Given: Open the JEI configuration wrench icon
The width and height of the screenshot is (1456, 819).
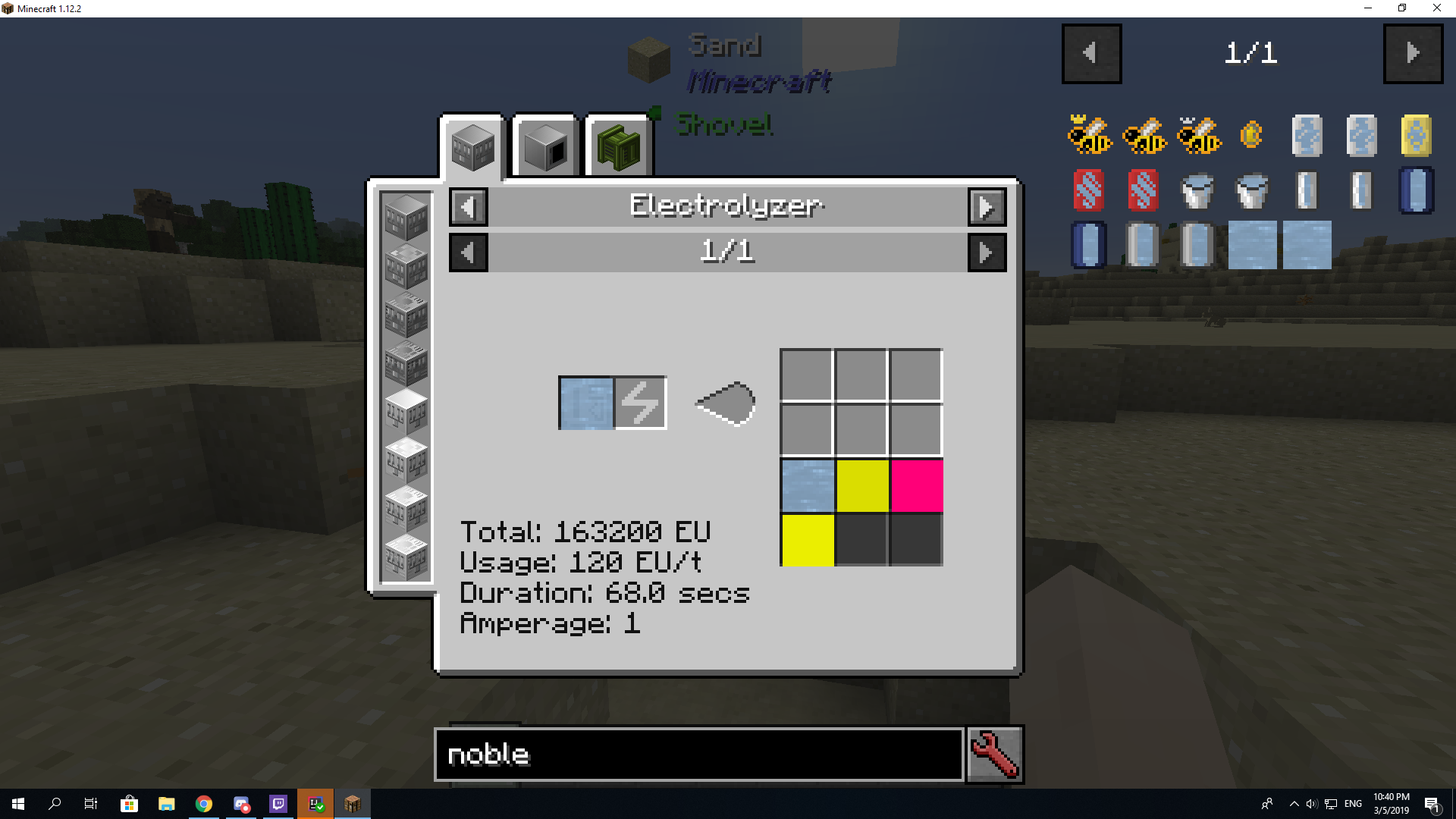Looking at the screenshot, I should (x=994, y=754).
